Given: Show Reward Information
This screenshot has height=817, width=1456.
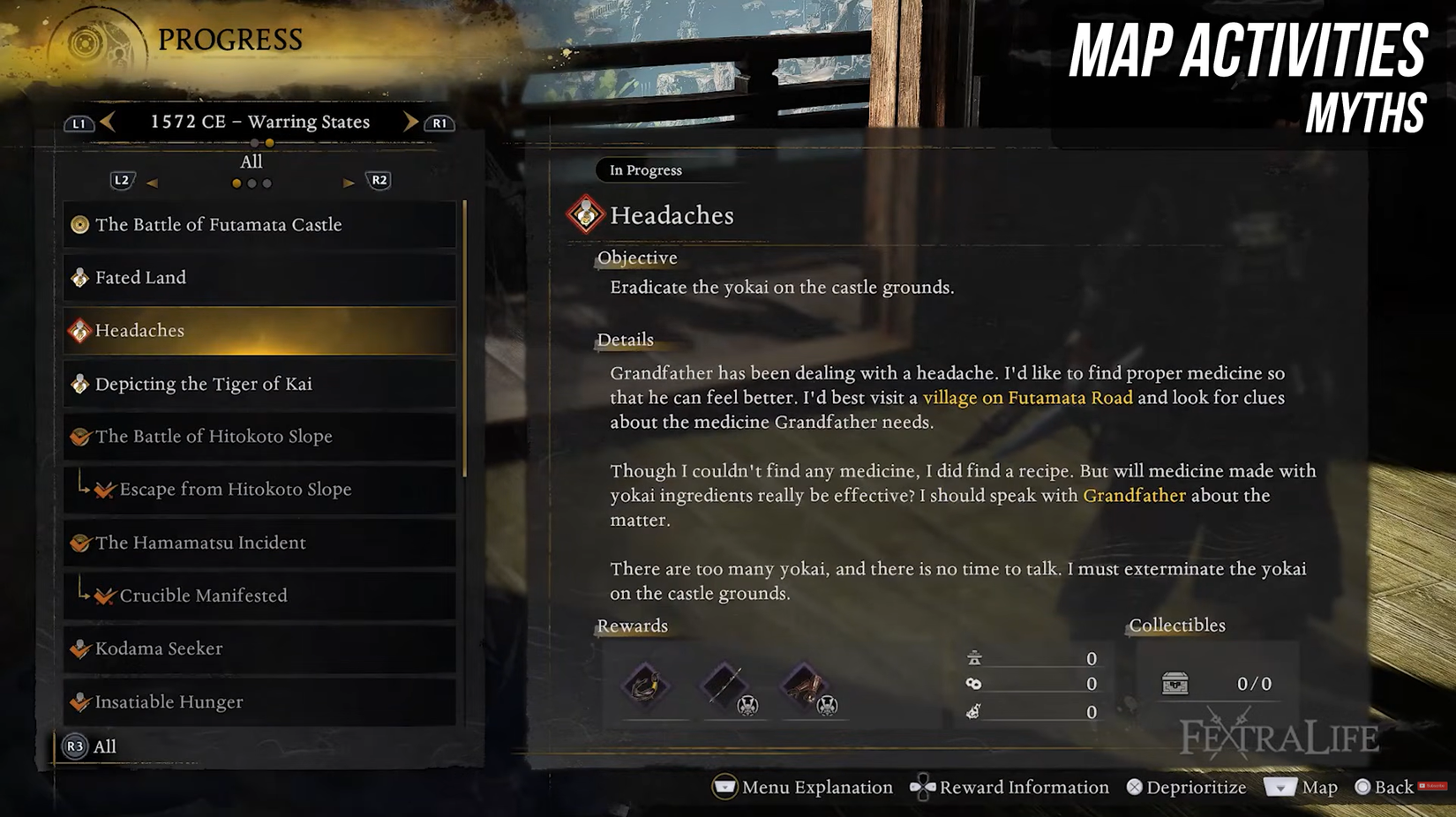Looking at the screenshot, I should click(1009, 787).
